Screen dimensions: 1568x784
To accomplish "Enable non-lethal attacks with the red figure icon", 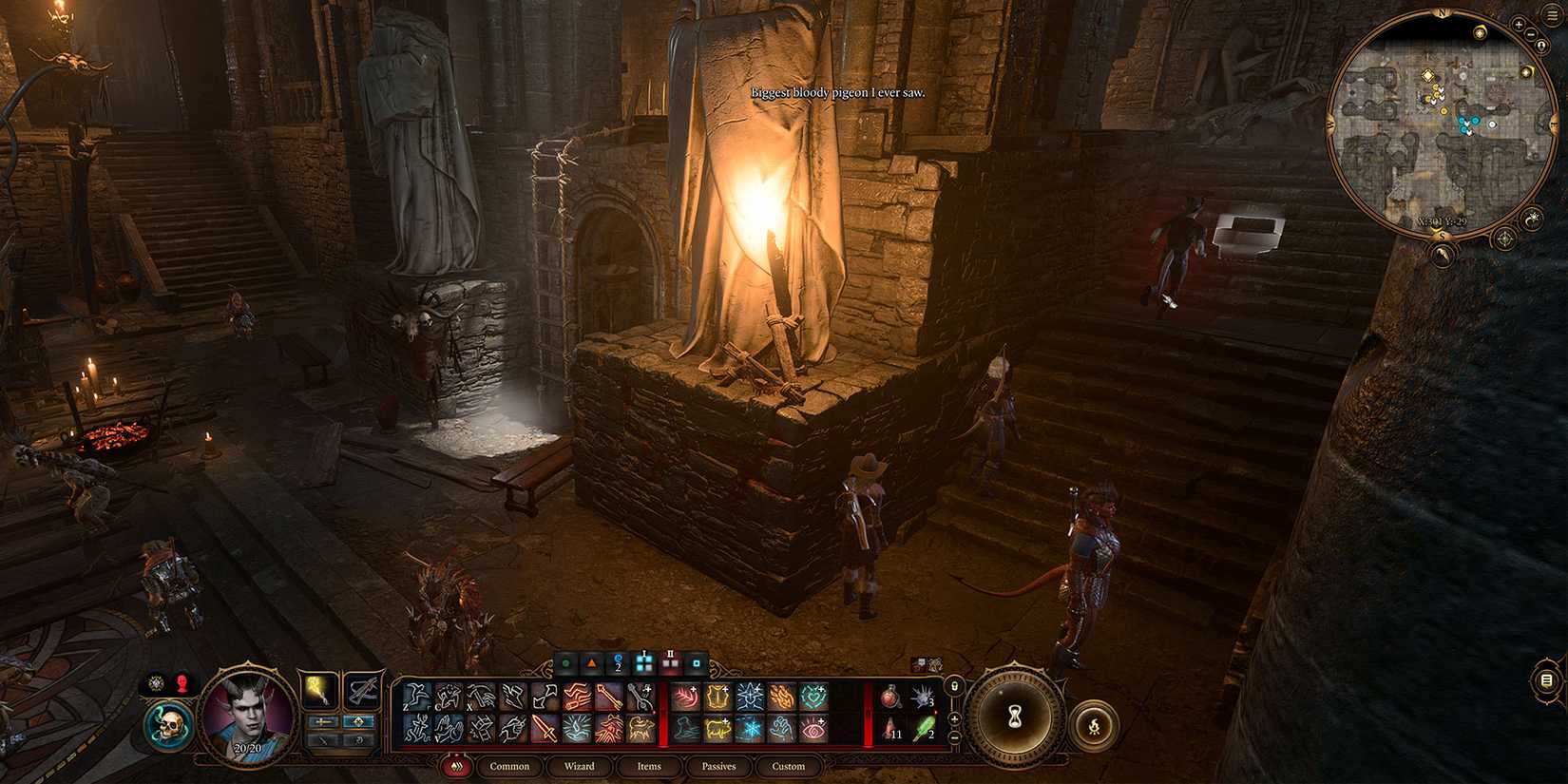I will (181, 683).
